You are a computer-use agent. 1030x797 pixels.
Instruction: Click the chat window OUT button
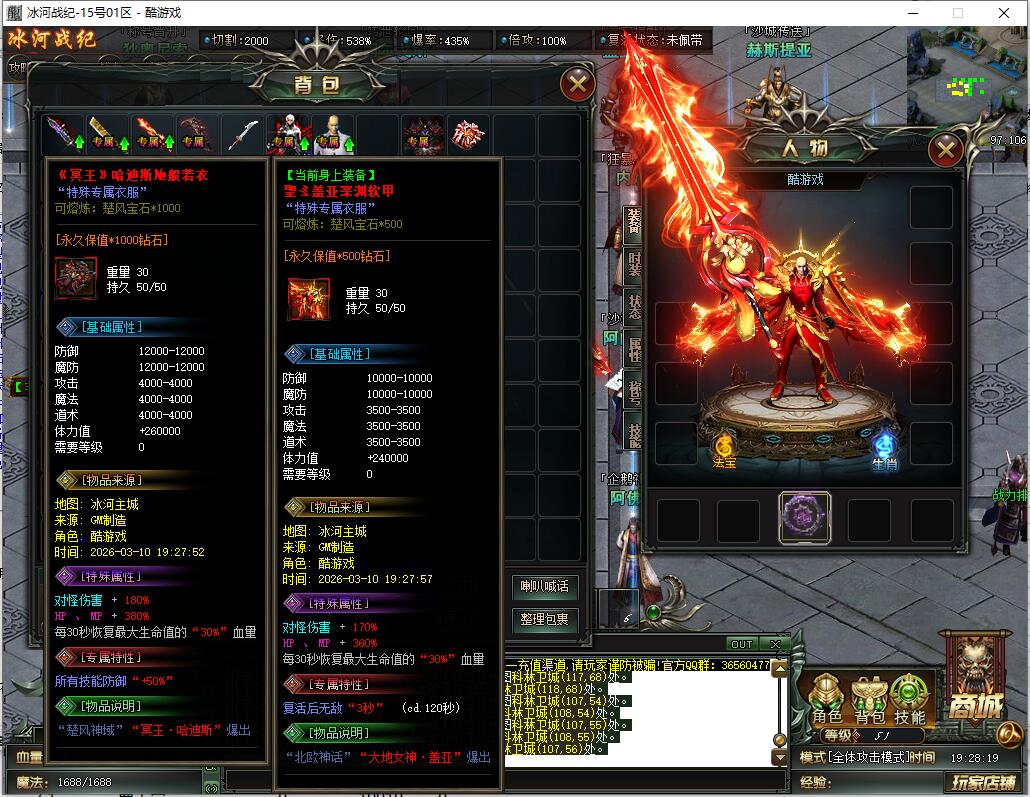click(741, 644)
